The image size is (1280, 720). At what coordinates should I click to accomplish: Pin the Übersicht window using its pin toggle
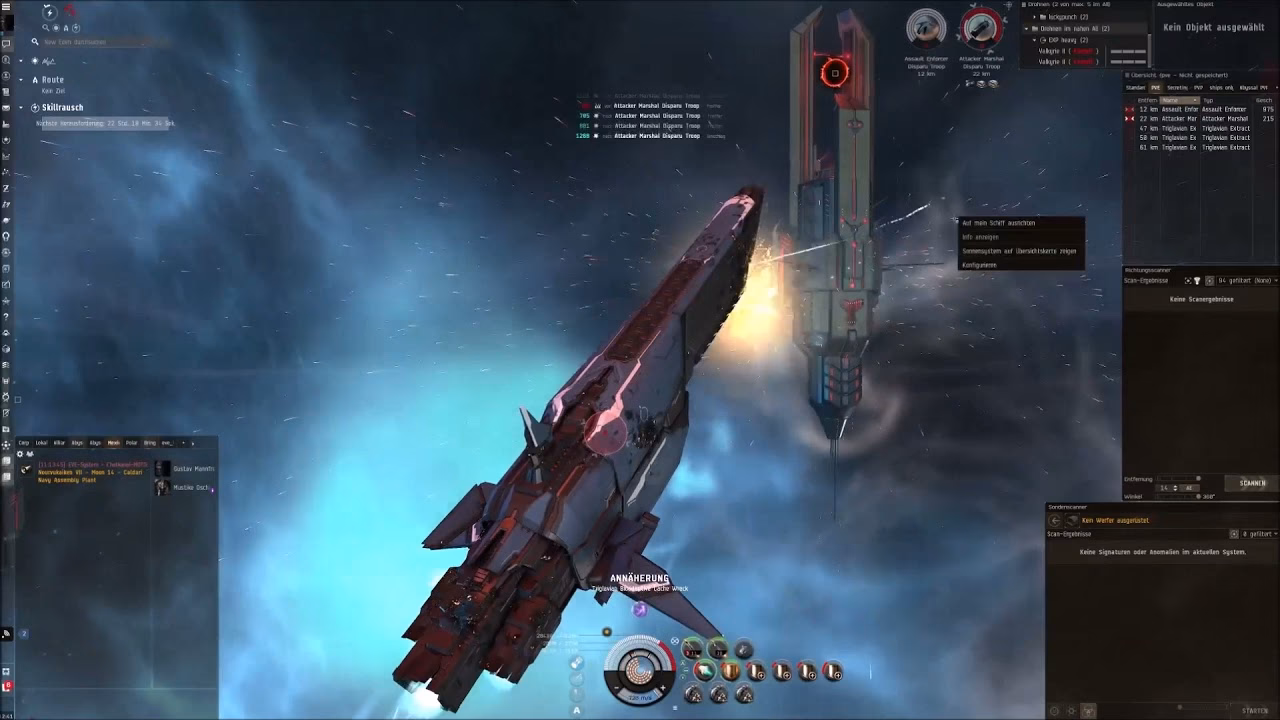1127,76
